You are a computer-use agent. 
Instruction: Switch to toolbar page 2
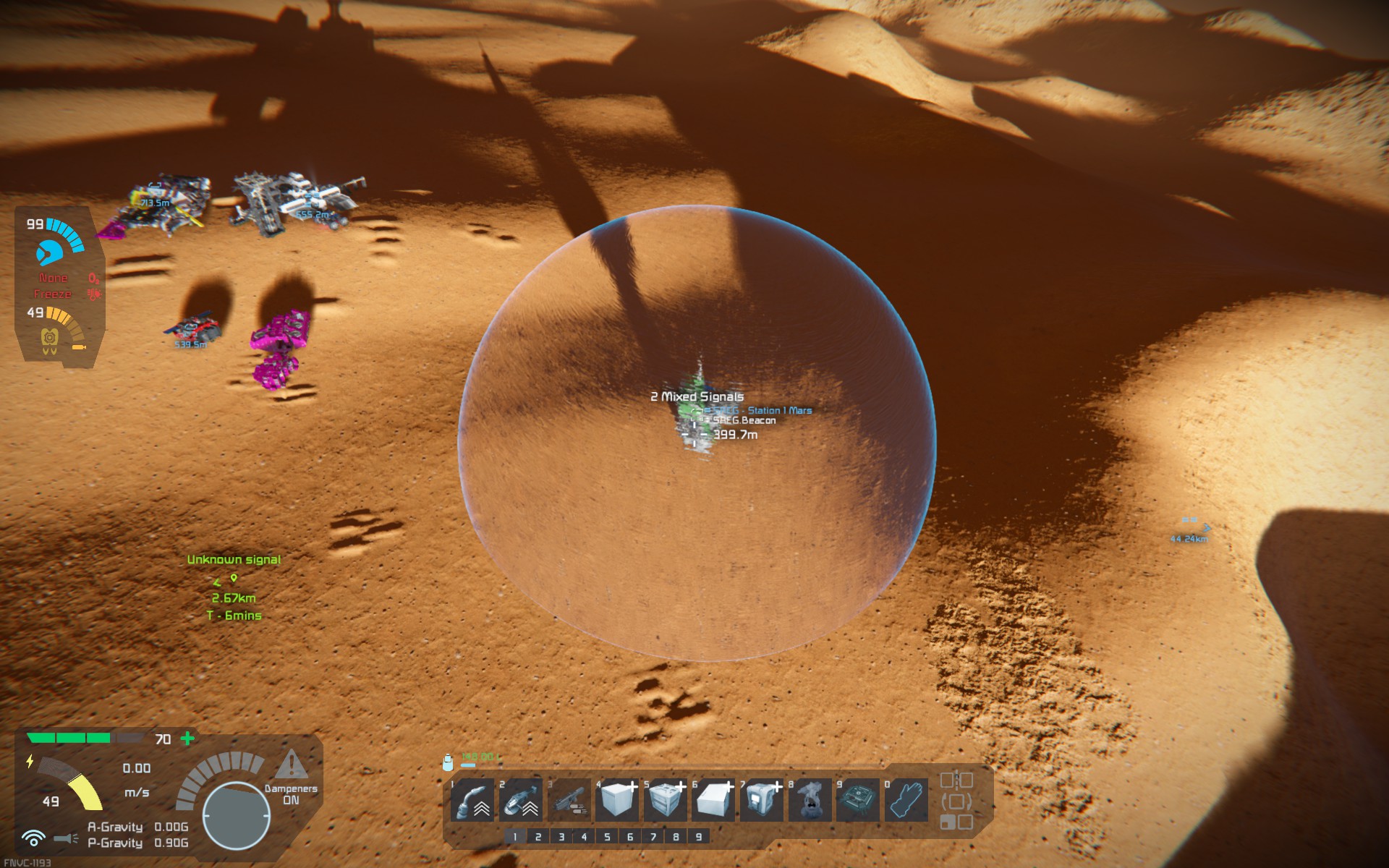pos(538,837)
